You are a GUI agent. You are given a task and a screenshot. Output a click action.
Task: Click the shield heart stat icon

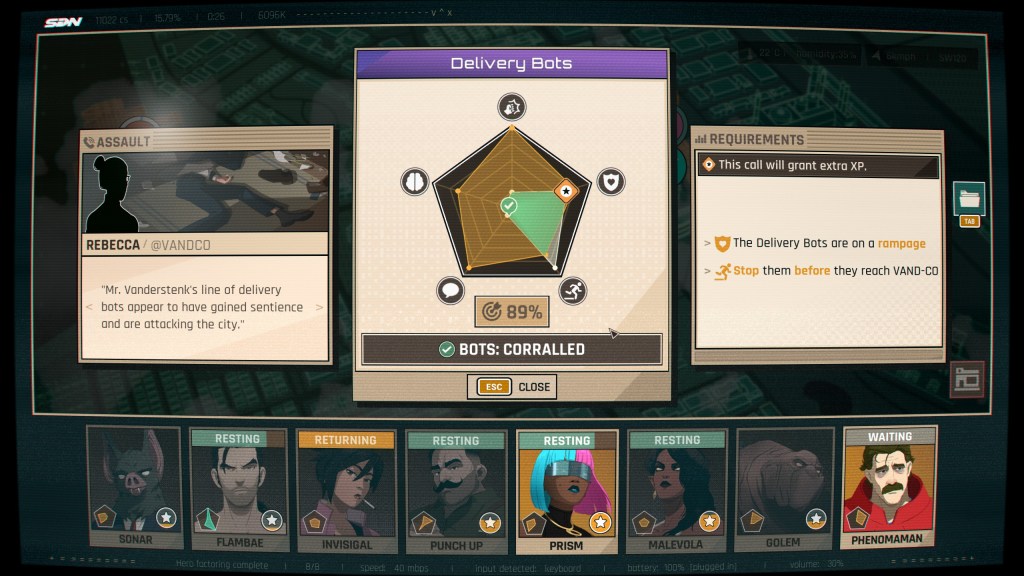611,181
